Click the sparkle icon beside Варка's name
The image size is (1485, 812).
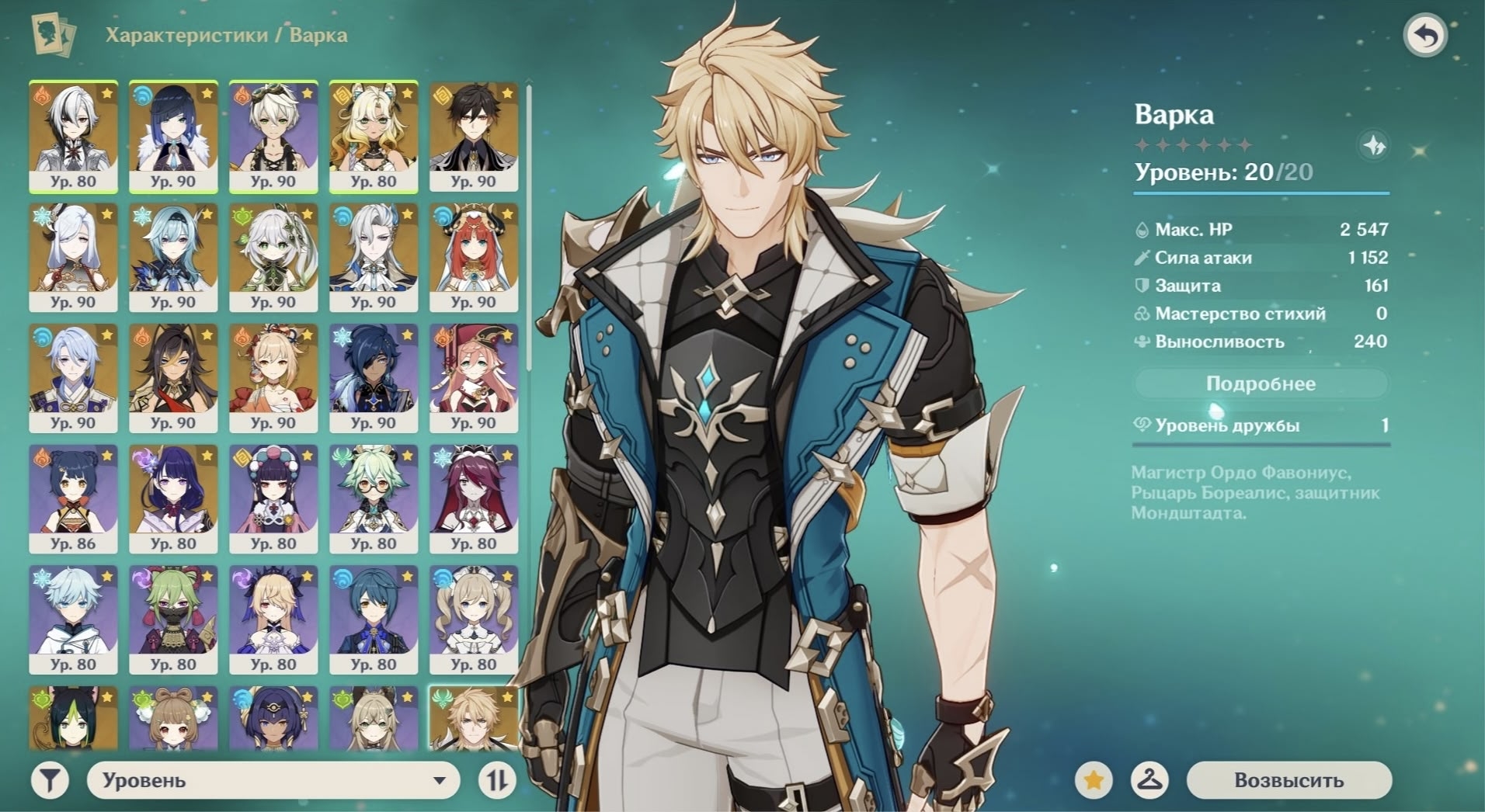click(1375, 145)
